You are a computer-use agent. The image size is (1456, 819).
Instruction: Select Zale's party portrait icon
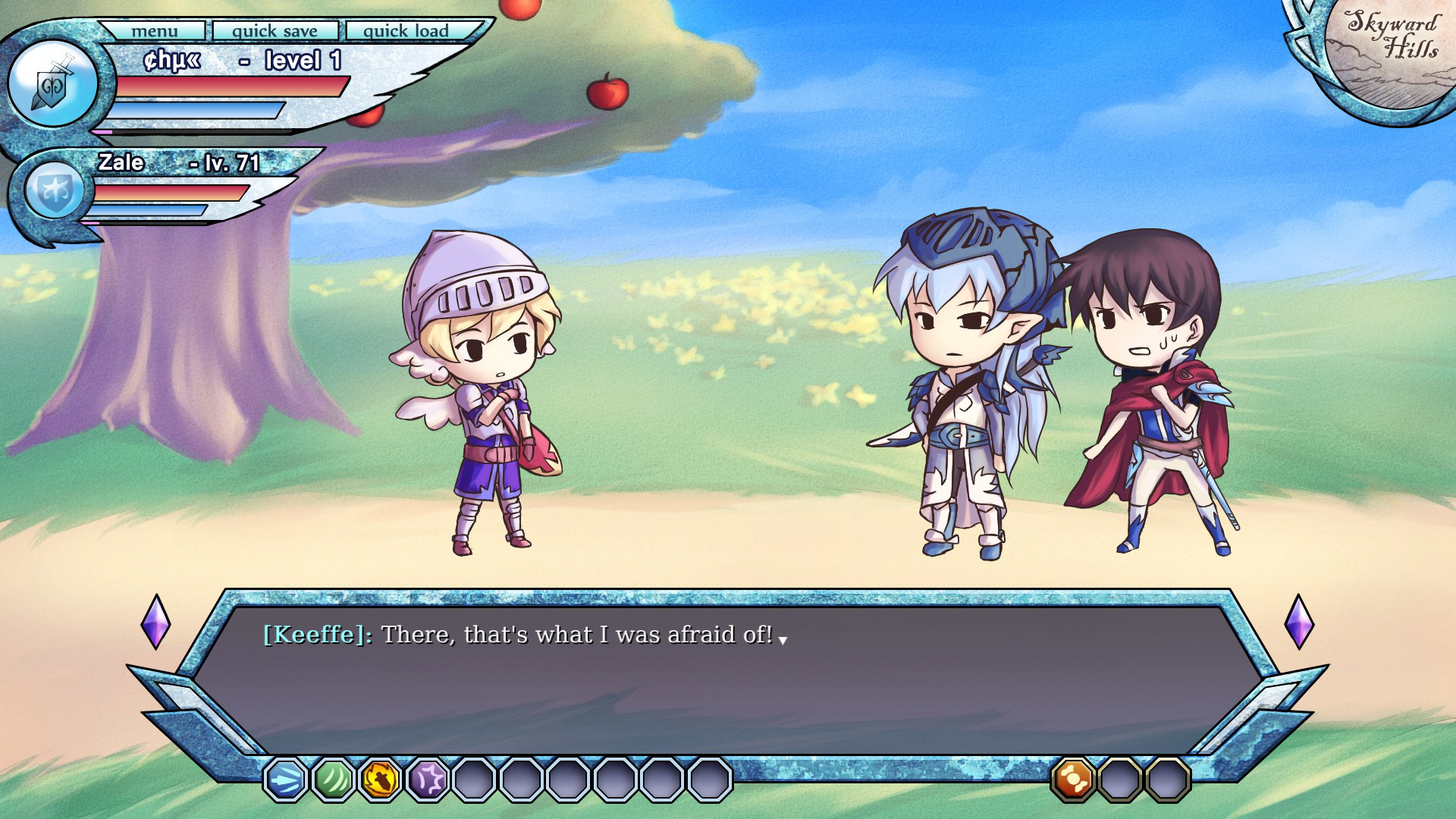tap(54, 190)
